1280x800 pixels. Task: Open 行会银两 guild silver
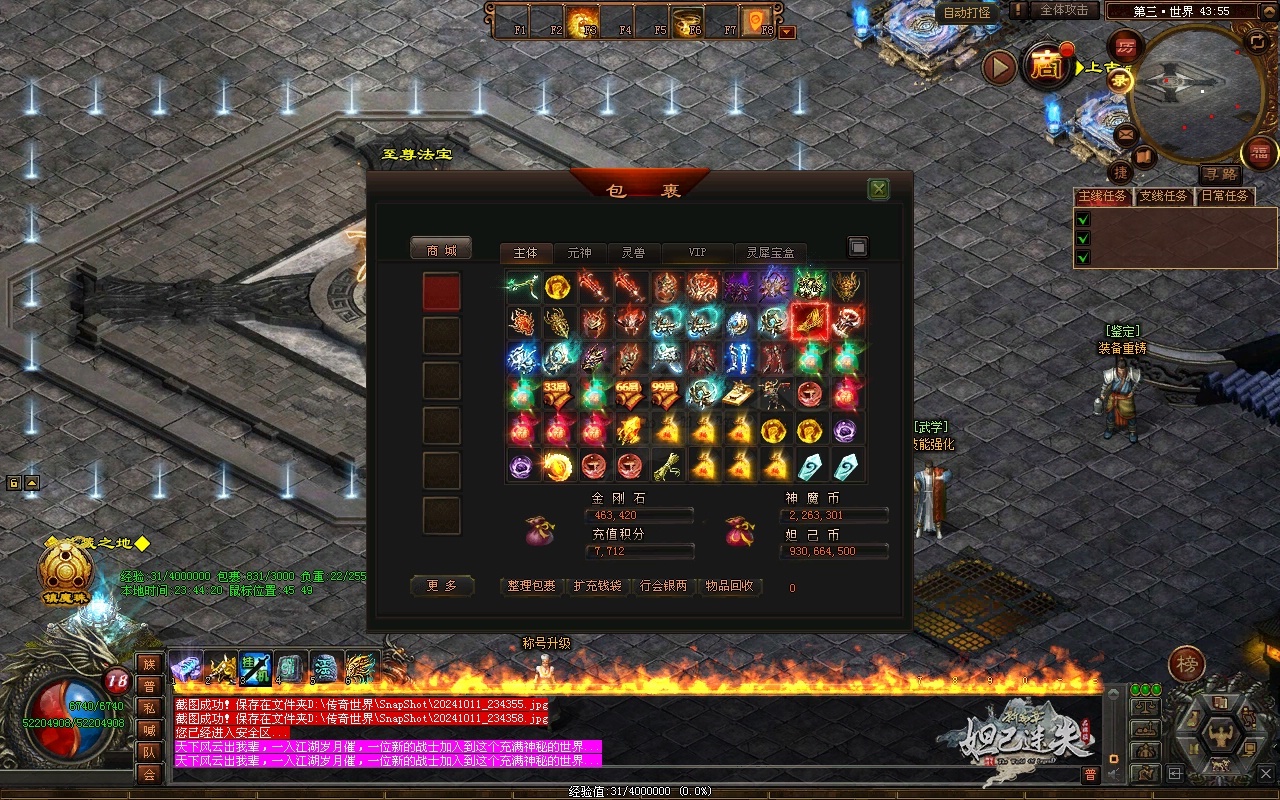pos(663,586)
